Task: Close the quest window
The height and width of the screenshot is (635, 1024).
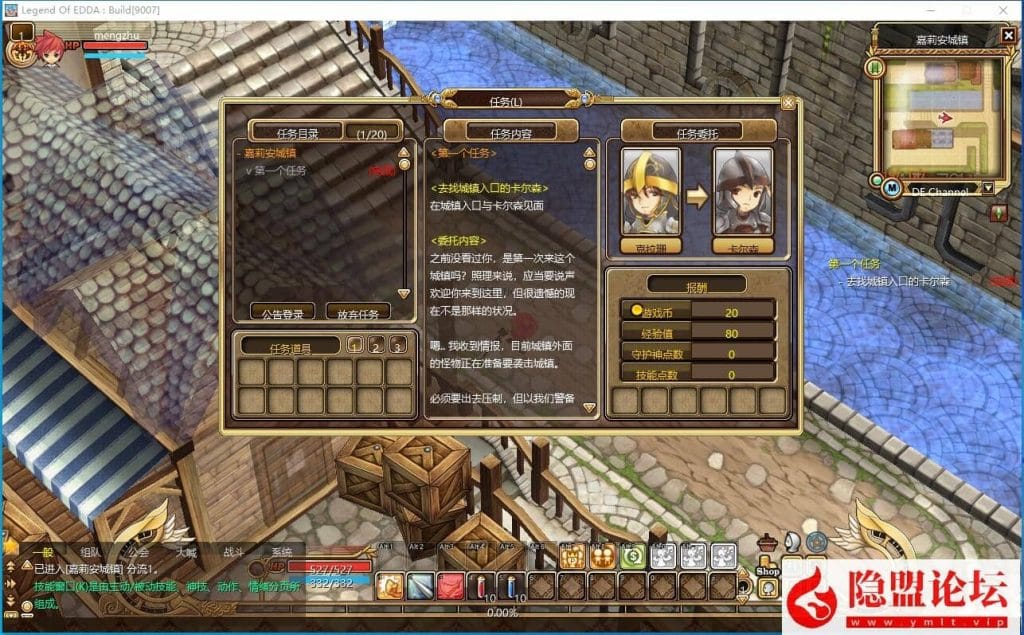Action: click(x=788, y=102)
